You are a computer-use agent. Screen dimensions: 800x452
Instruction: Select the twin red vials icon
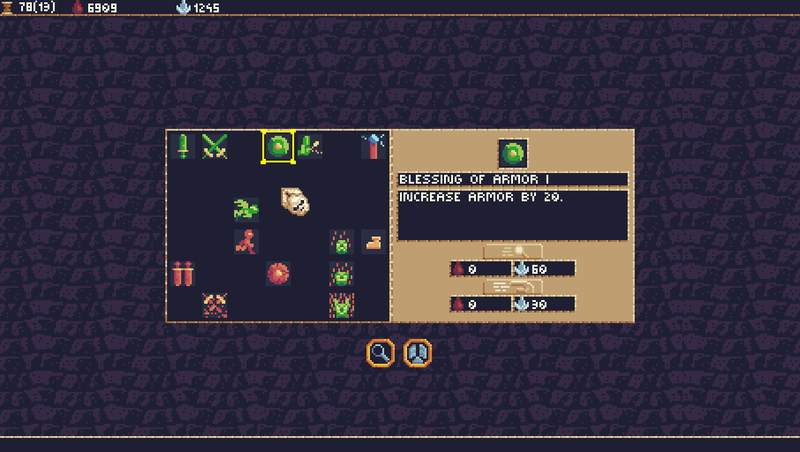pyautogui.click(x=182, y=273)
